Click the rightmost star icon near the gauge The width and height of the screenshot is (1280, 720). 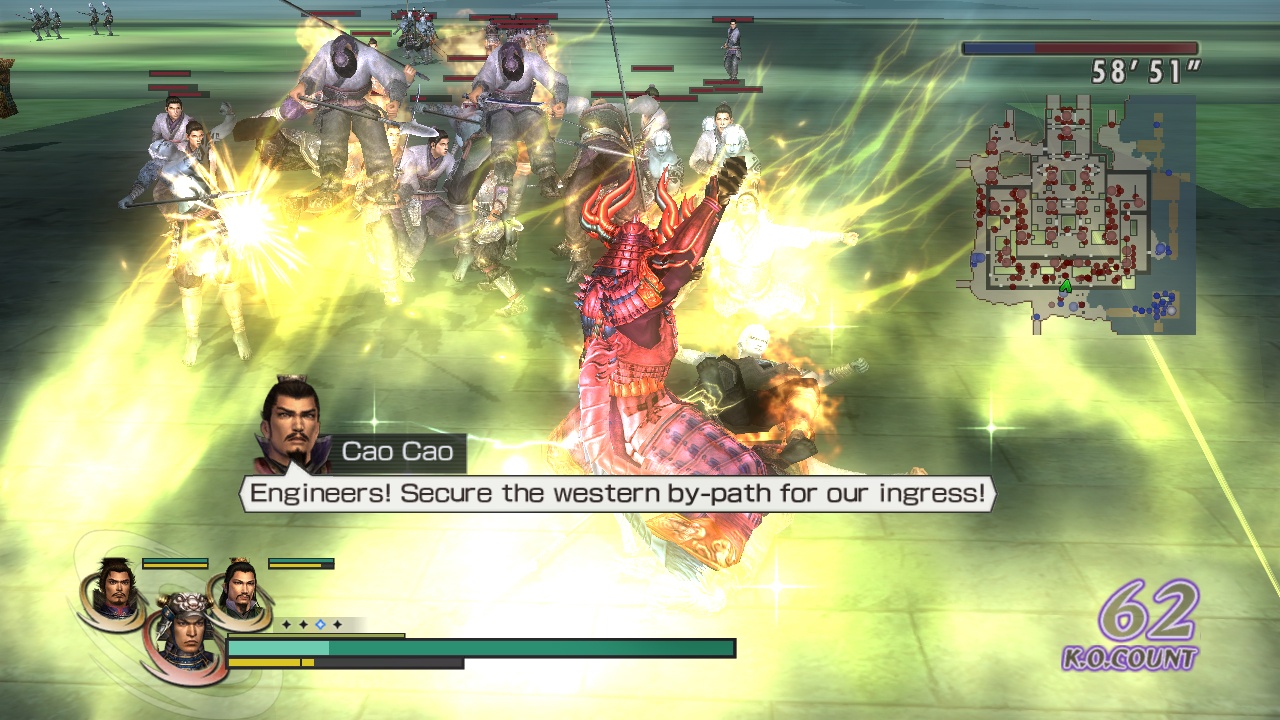337,624
